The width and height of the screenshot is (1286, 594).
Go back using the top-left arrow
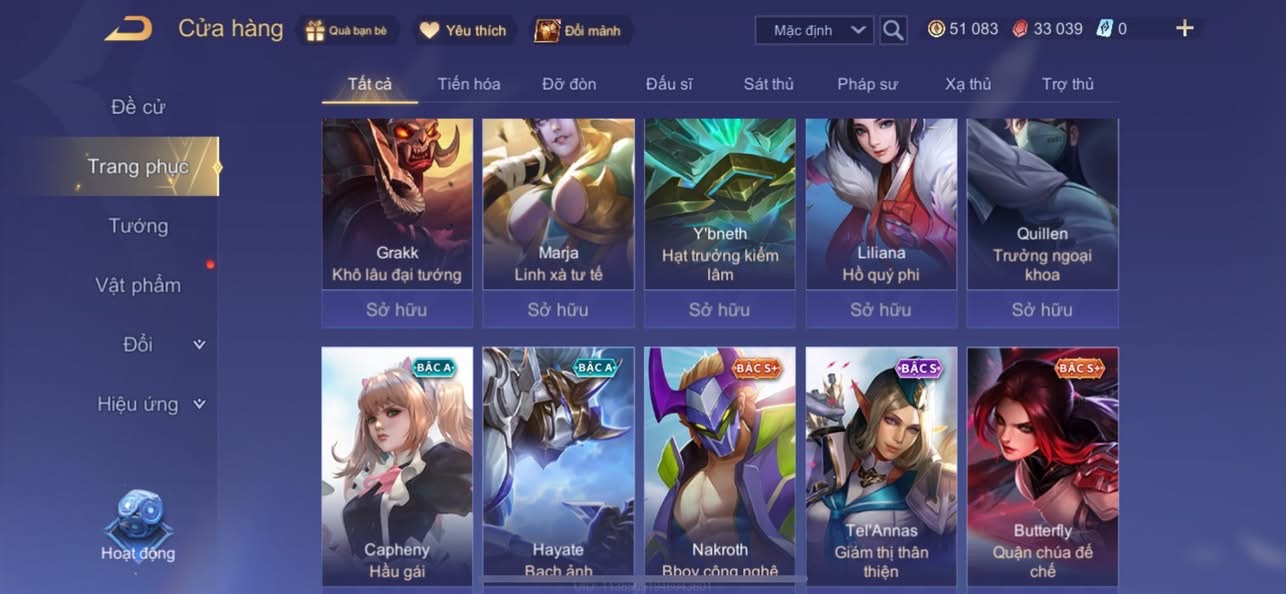tap(129, 29)
